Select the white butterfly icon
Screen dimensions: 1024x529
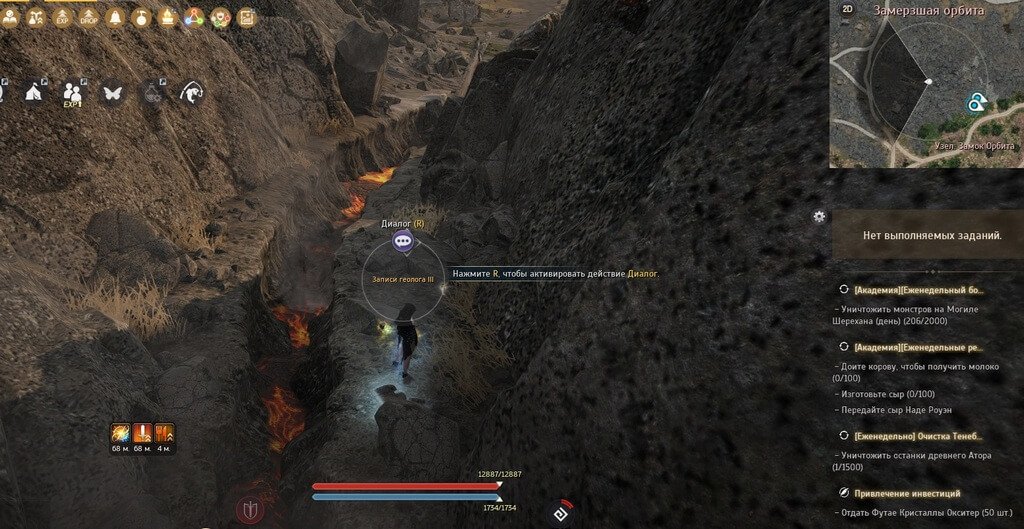pos(111,92)
